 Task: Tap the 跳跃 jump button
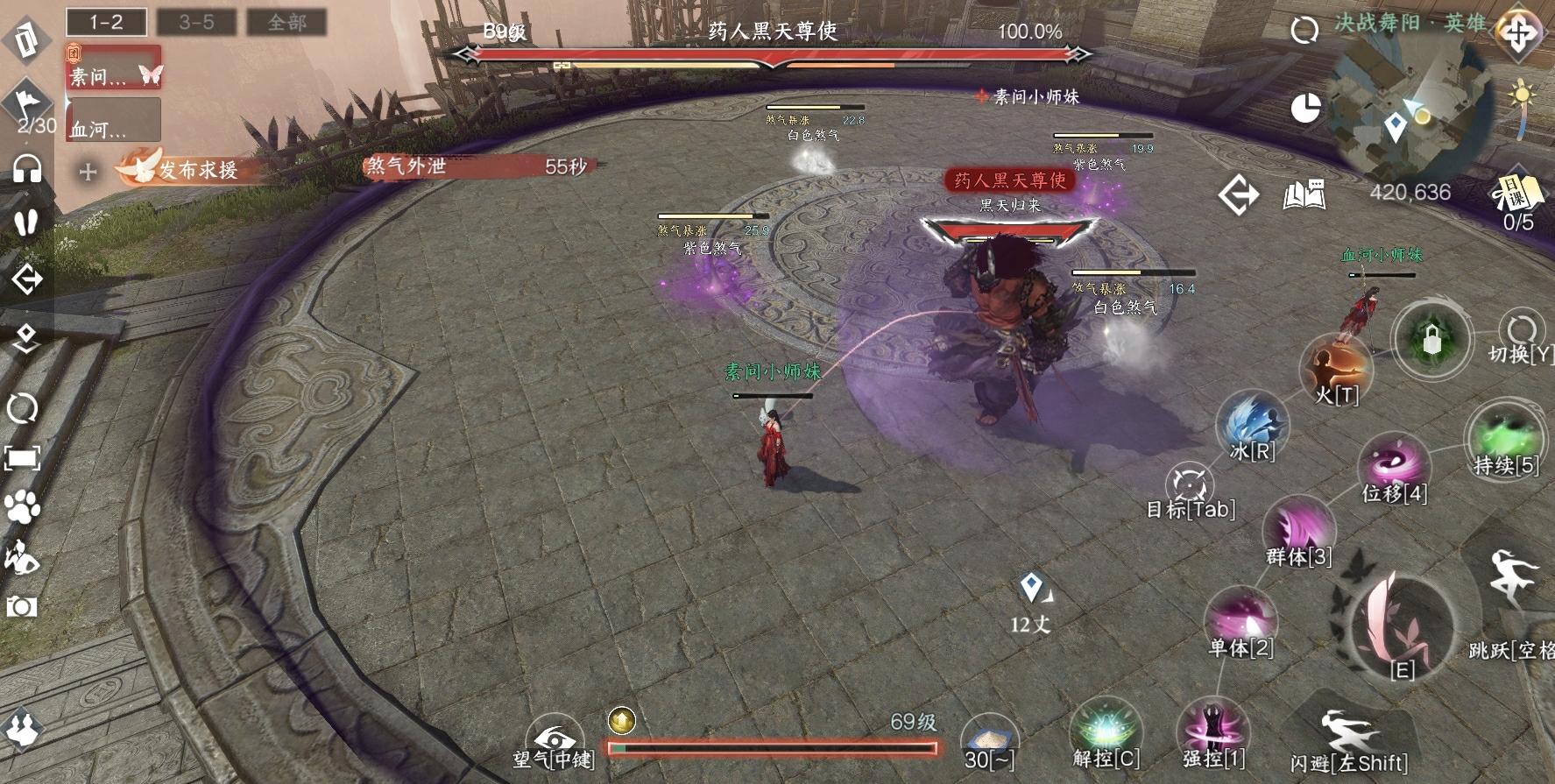(1513, 583)
